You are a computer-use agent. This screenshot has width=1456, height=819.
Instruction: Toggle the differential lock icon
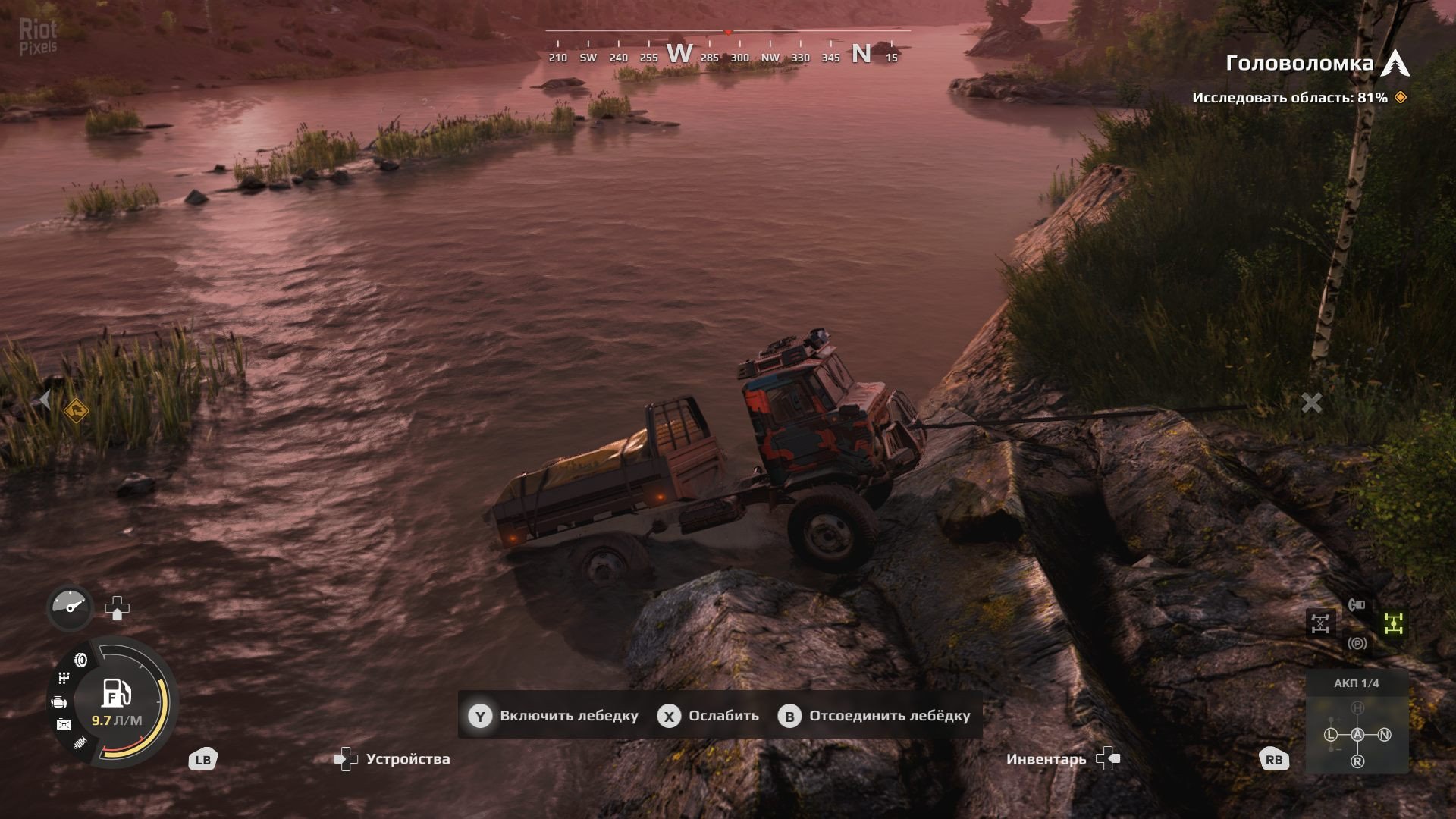pos(1320,623)
